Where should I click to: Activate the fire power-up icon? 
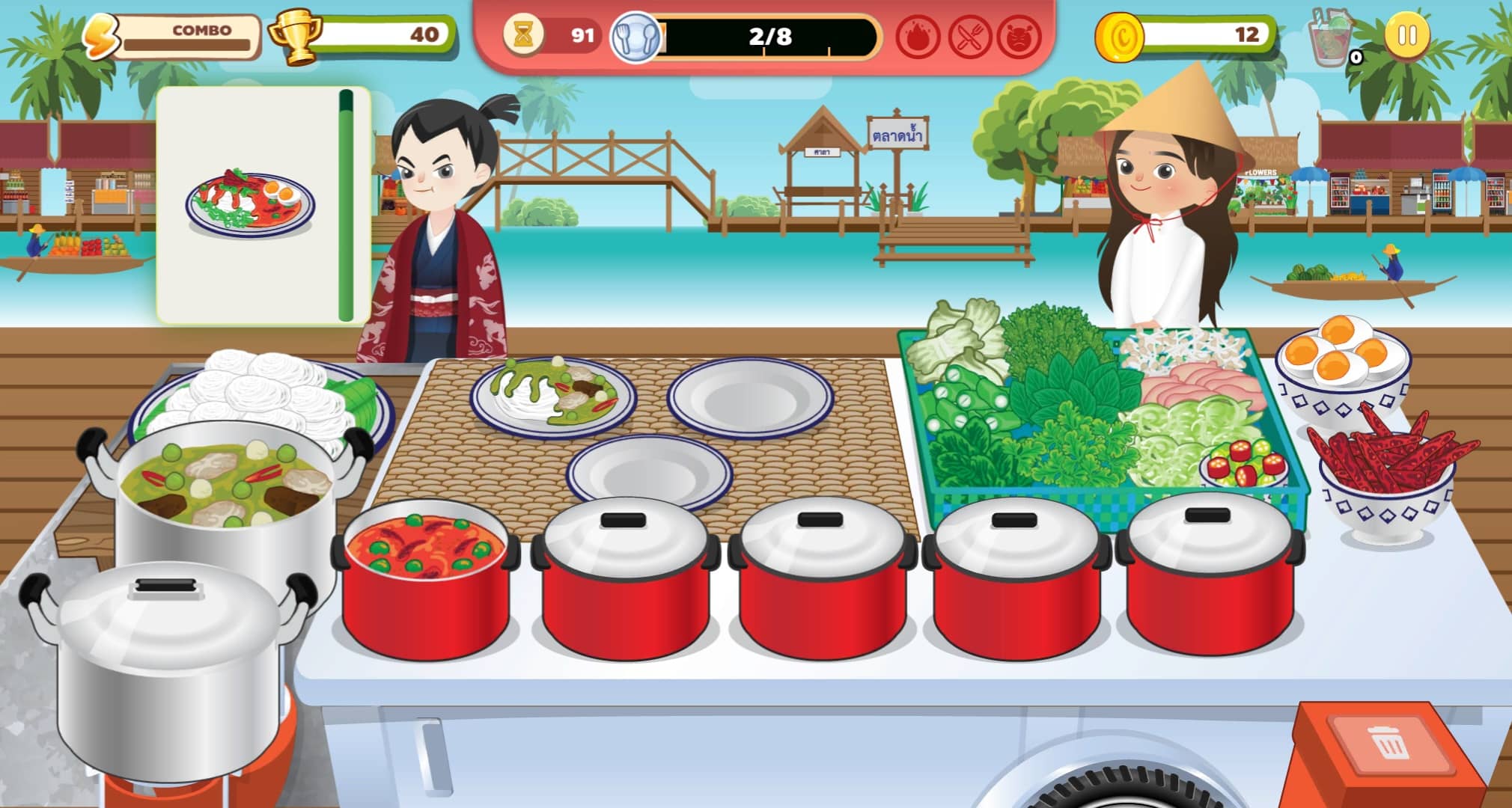[x=918, y=37]
